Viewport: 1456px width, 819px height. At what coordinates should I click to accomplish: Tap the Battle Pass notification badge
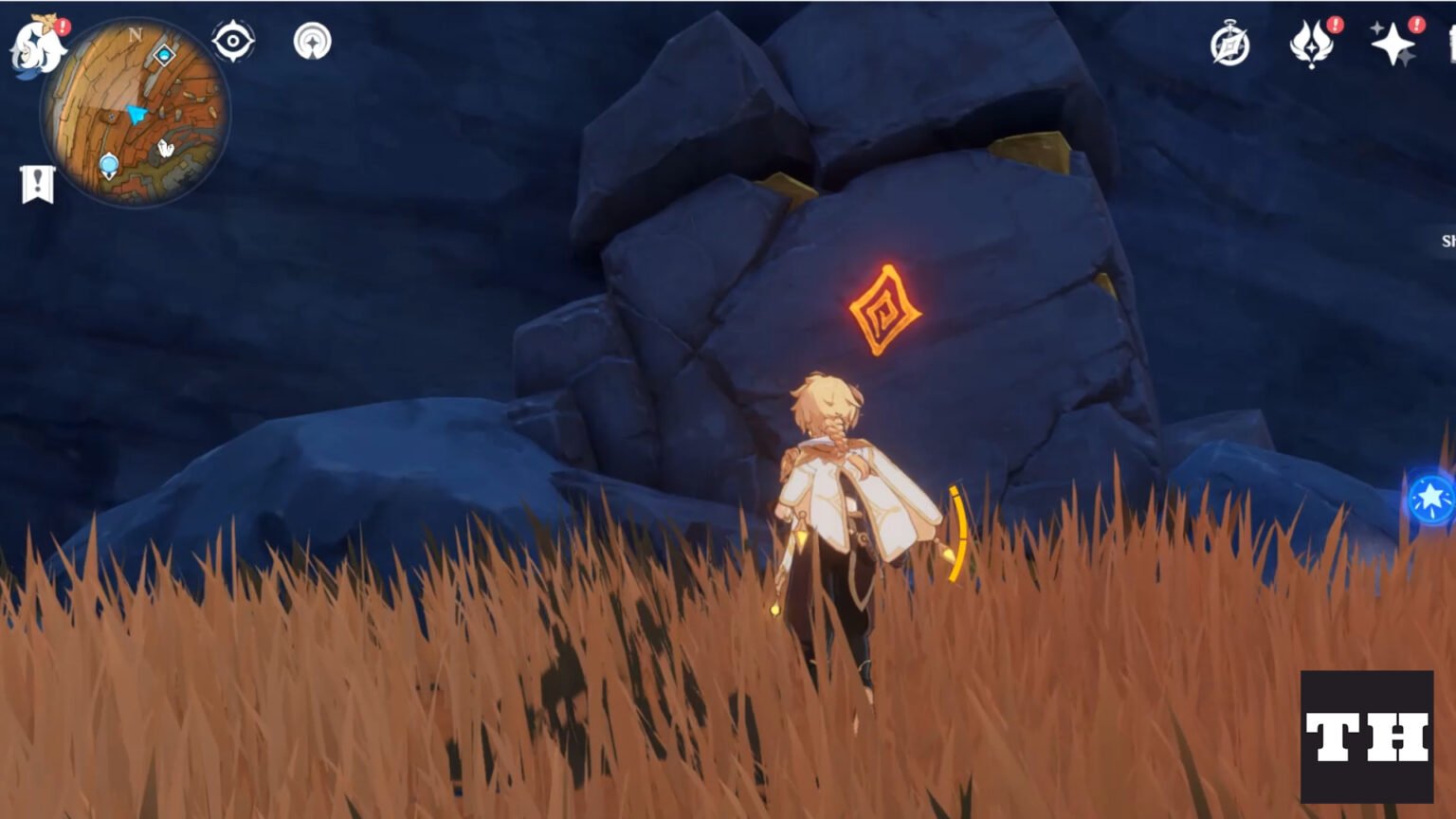pyautogui.click(x=1335, y=24)
